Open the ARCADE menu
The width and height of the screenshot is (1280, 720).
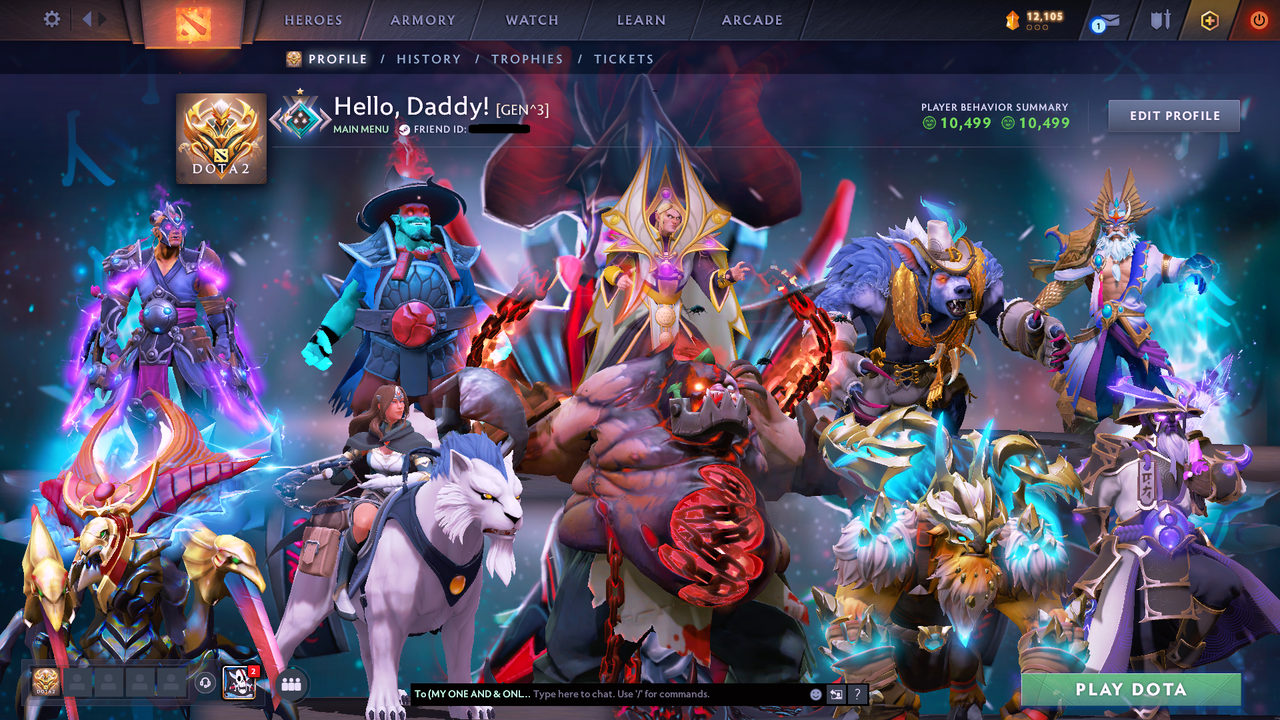tap(751, 19)
